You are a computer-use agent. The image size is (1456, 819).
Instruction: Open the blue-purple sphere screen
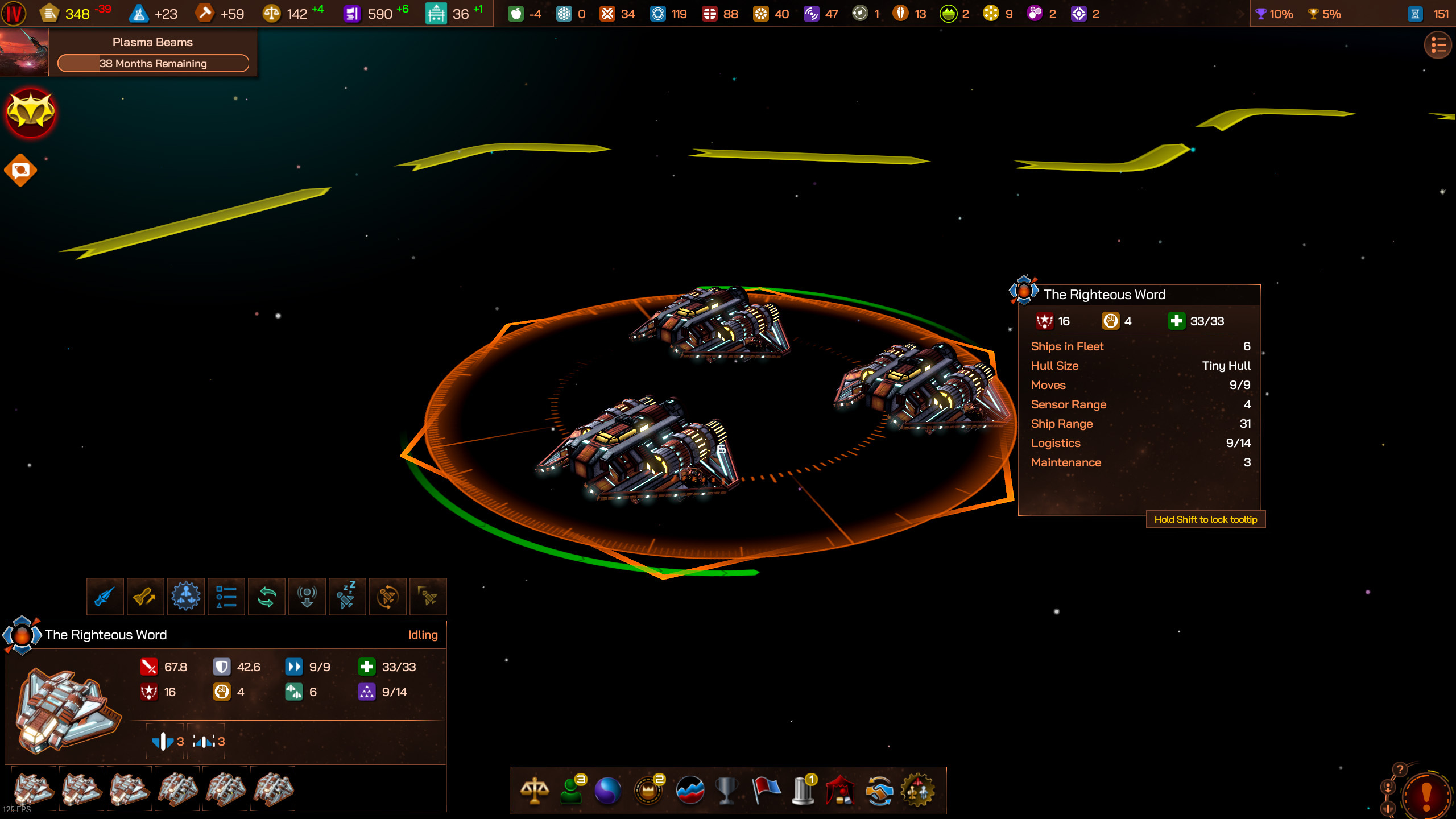(607, 791)
